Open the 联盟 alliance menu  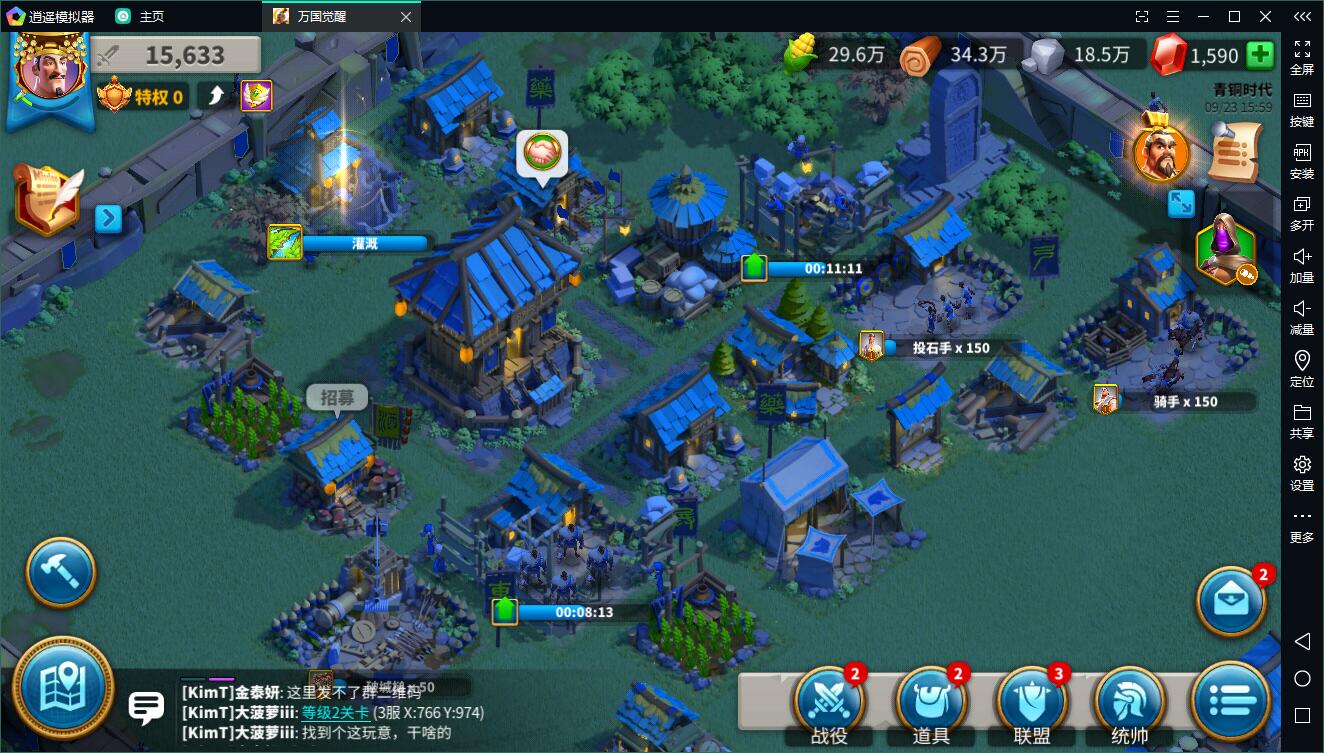(1031, 701)
